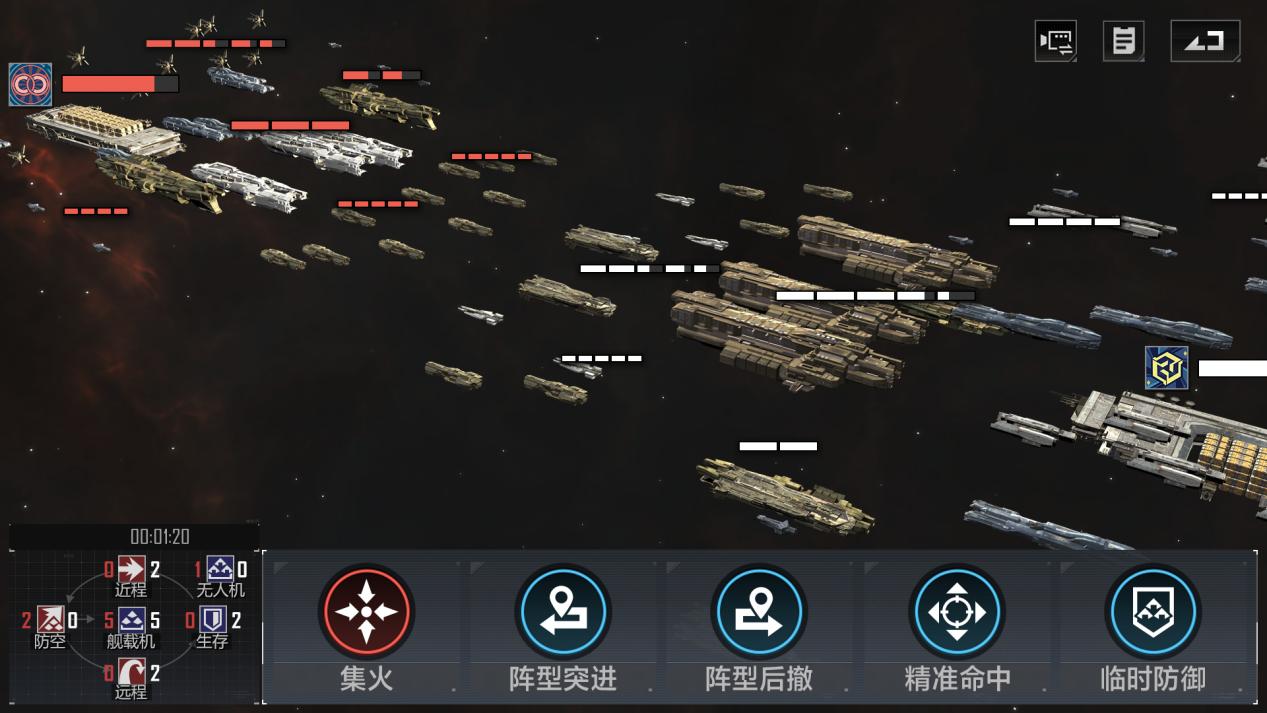The image size is (1267, 713).
Task: Trigger the 阵型后撤 formation retreat
Action: [x=760, y=611]
